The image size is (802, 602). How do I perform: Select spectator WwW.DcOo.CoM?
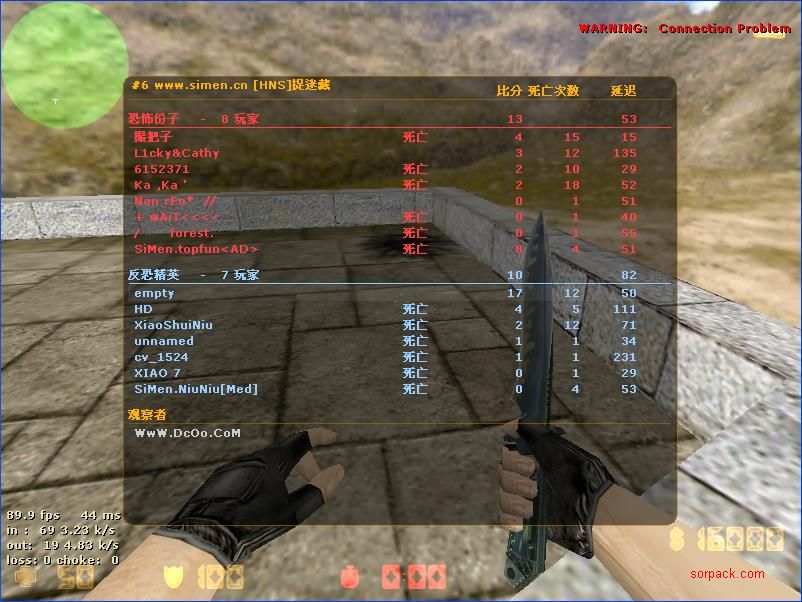coord(187,433)
